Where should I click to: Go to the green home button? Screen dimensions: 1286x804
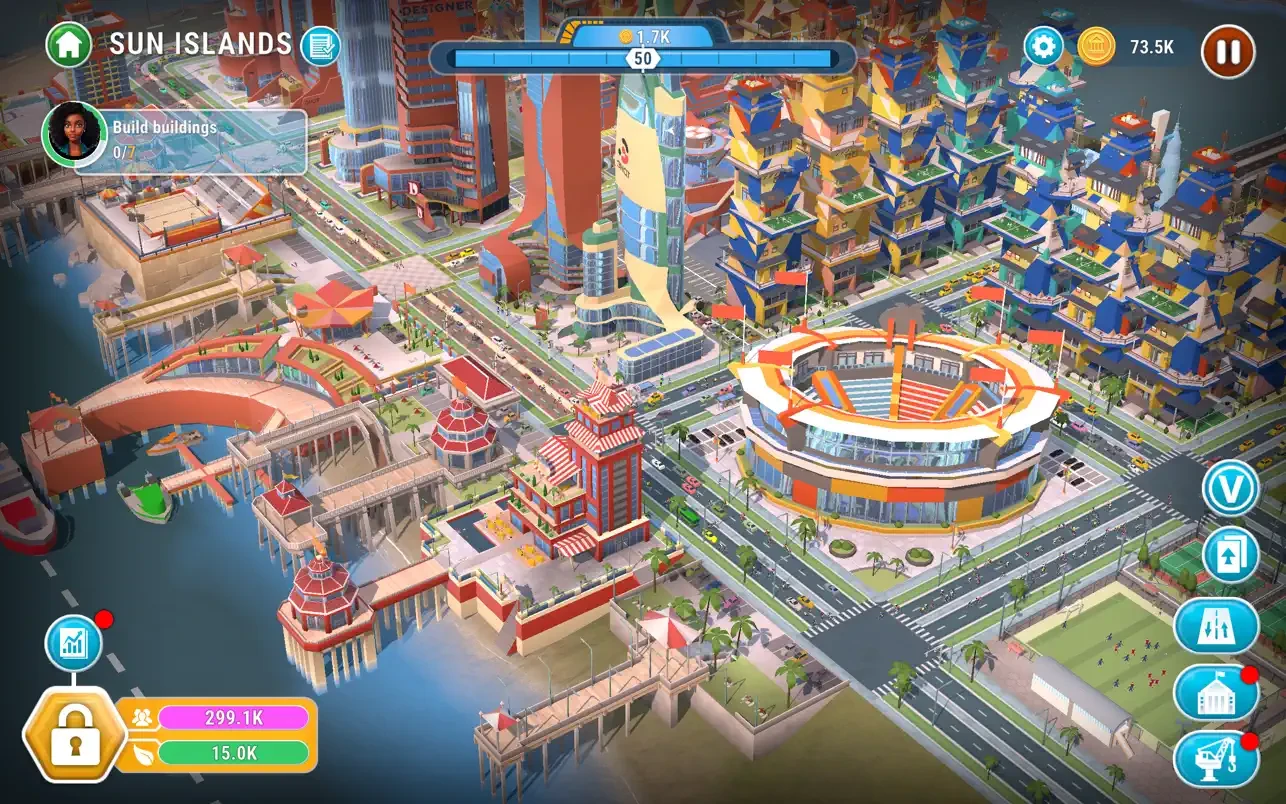pos(68,44)
